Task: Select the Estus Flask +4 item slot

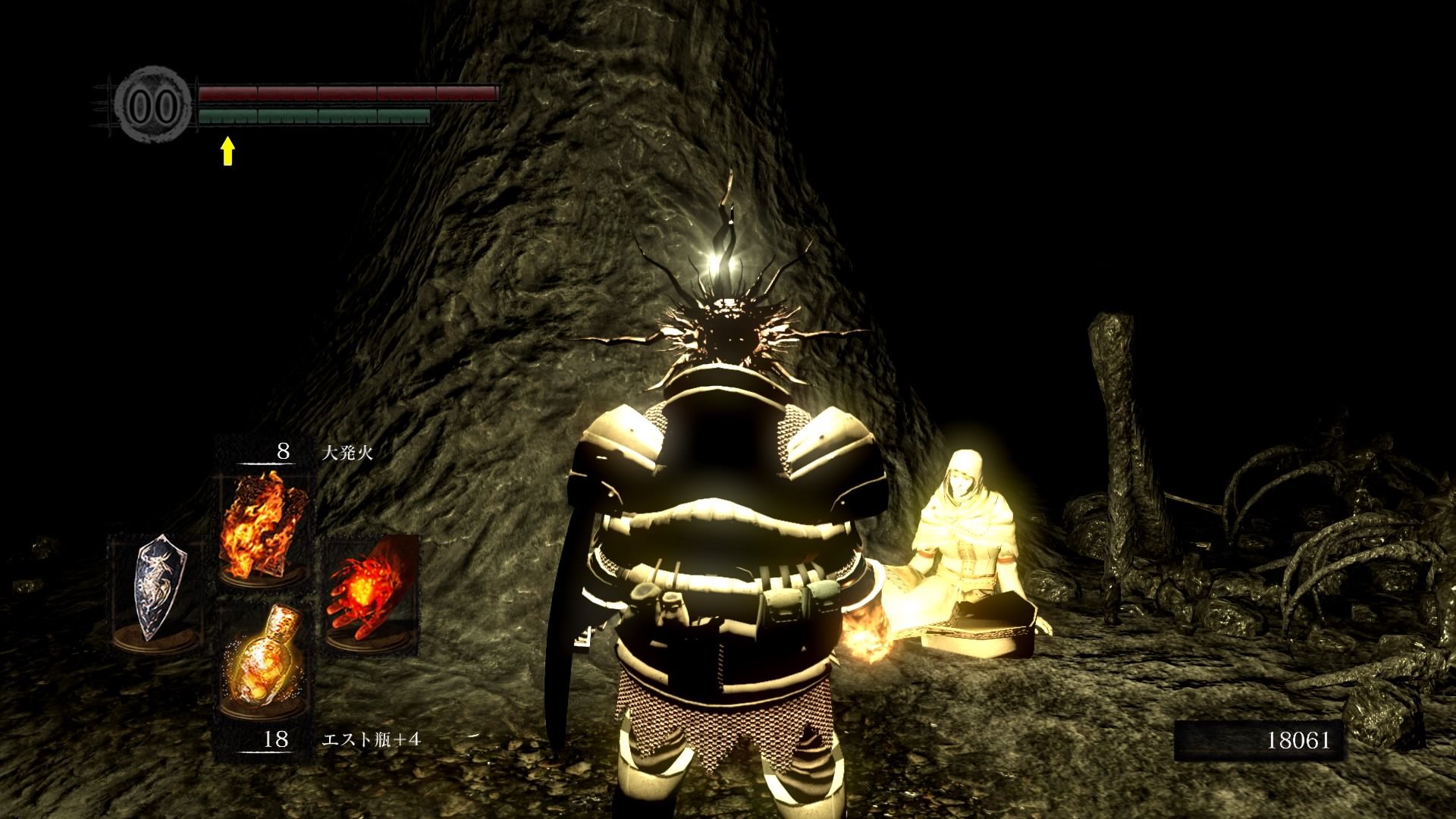Action: click(x=263, y=657)
